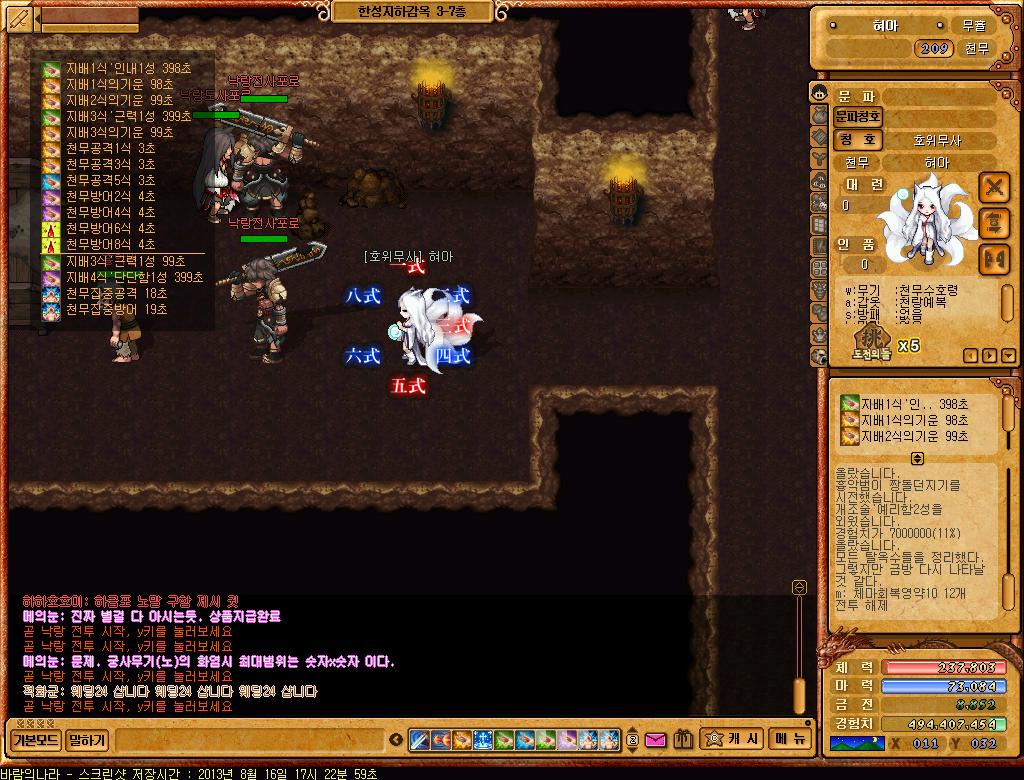Select the first sword skill on hotbar
Image resolution: width=1024 pixels, height=780 pixels.
coord(421,741)
